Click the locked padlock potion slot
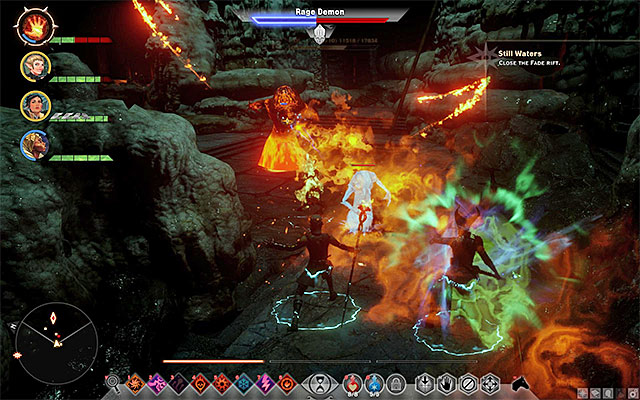The height and width of the screenshot is (400, 640). (395, 381)
